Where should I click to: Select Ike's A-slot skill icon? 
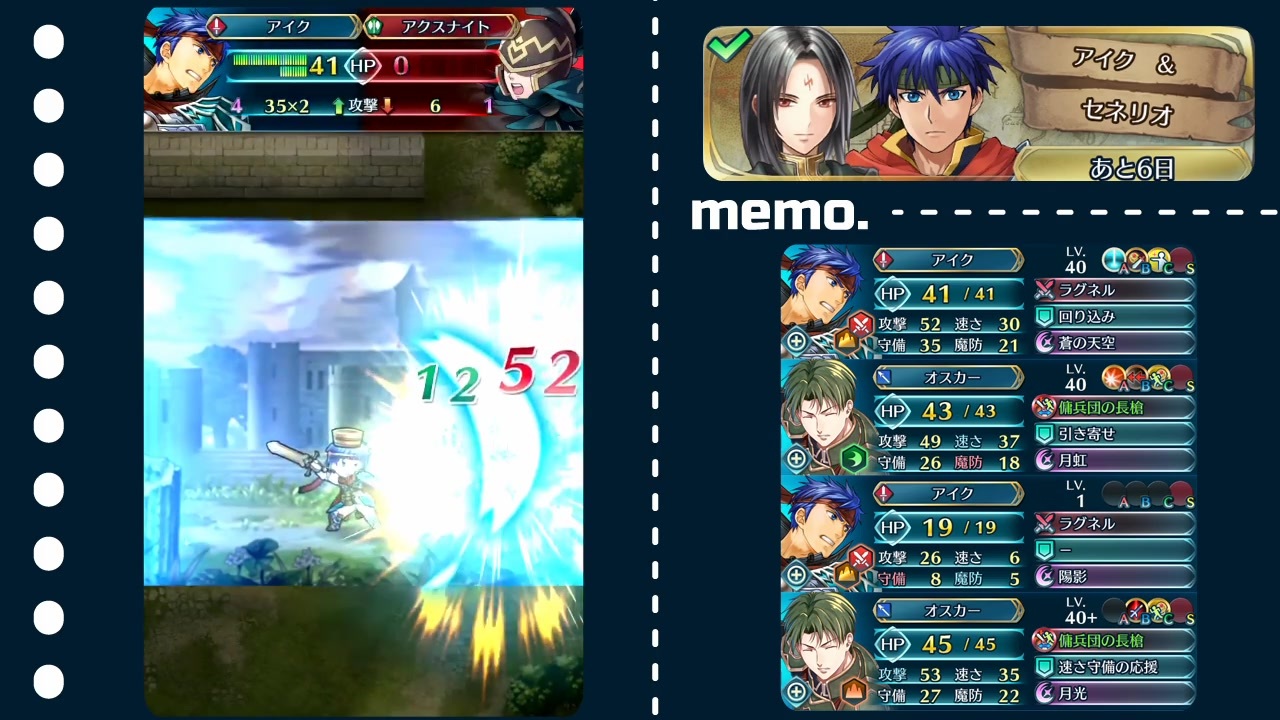tap(1113, 258)
